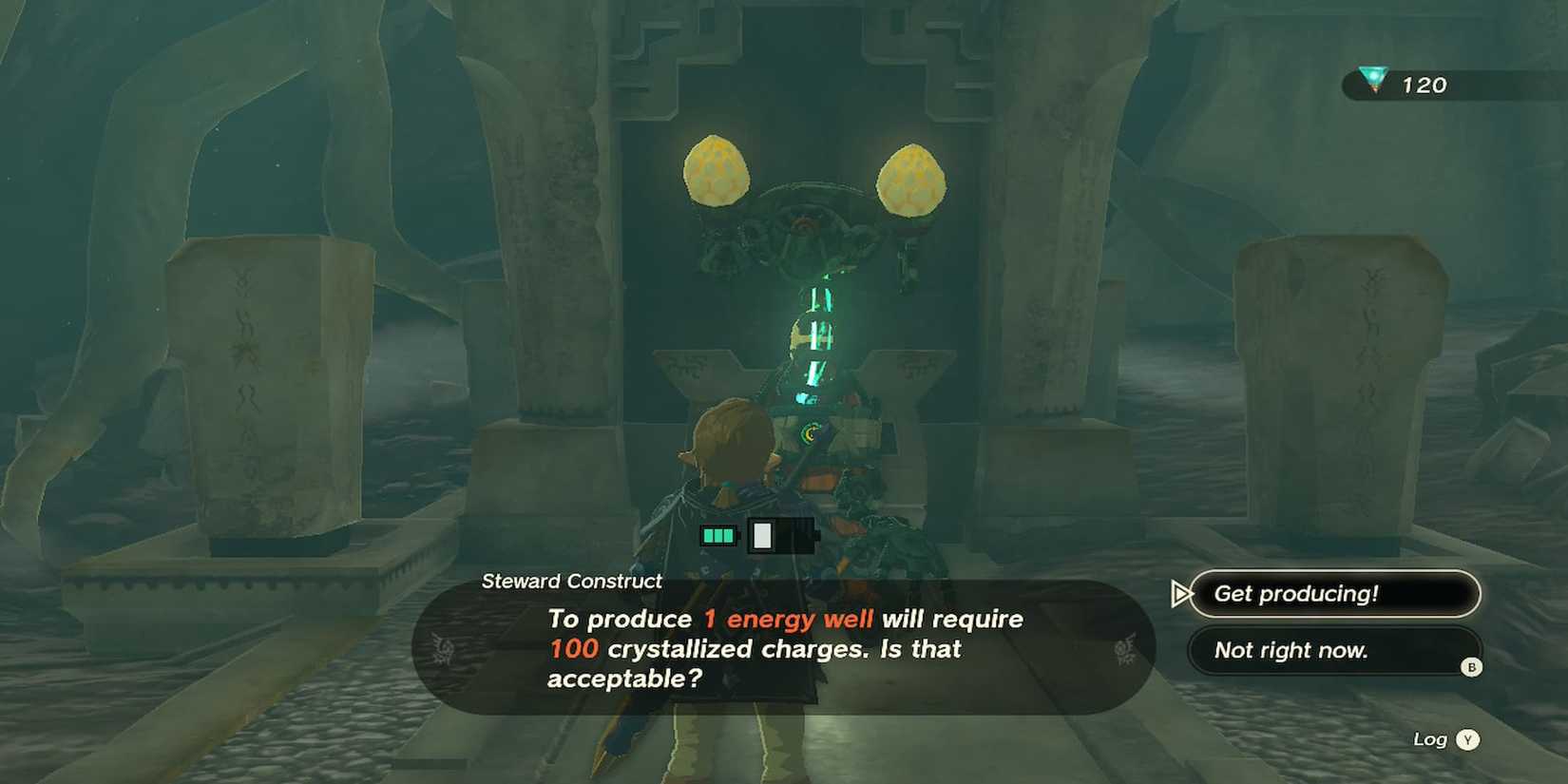Open the conversation Log panel
The height and width of the screenshot is (784, 1568).
click(1430, 738)
